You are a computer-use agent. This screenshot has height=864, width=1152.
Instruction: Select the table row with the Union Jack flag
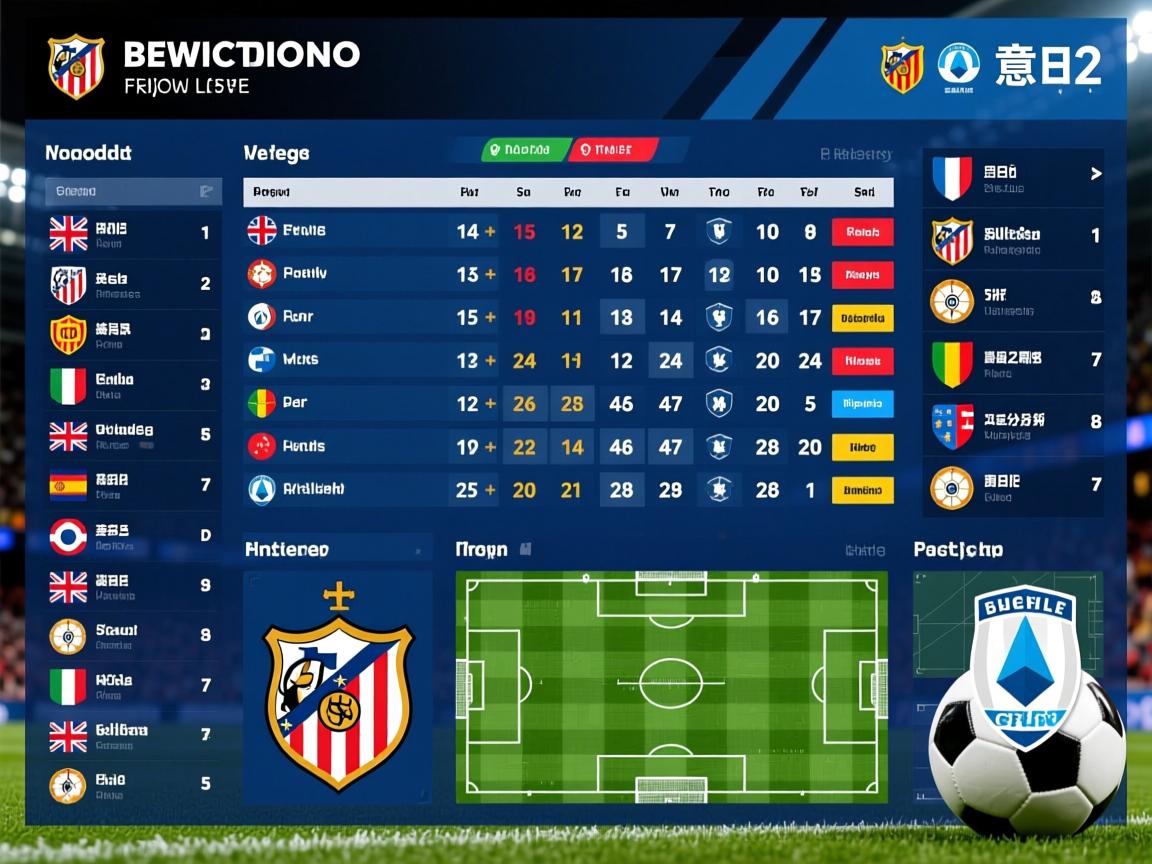[567, 232]
